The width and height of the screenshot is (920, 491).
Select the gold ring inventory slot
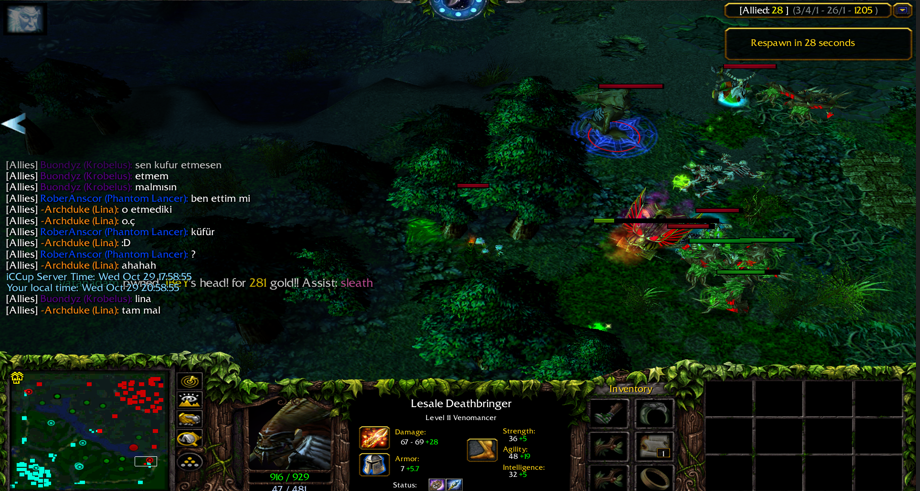click(x=654, y=478)
